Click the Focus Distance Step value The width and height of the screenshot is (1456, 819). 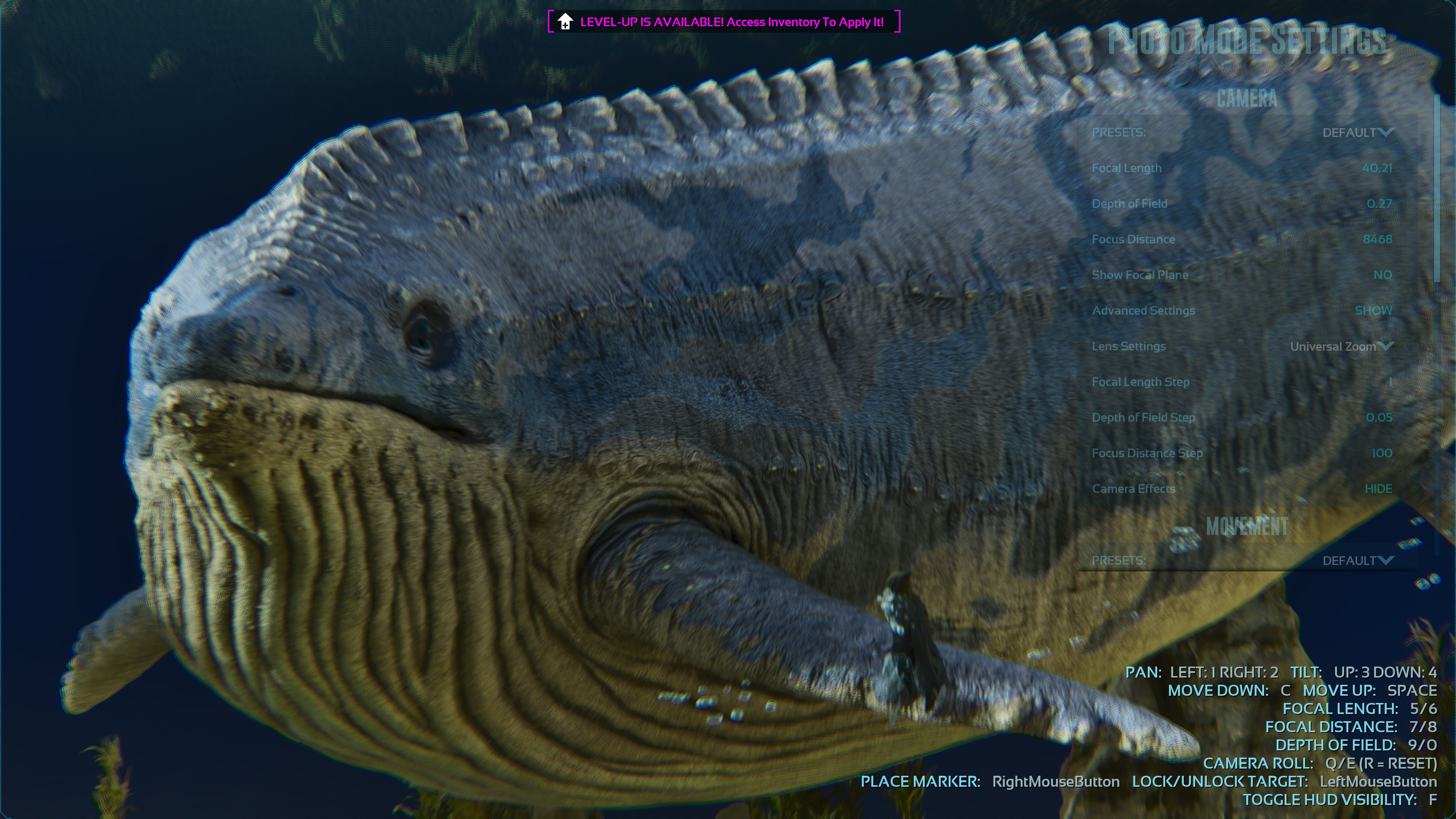click(1381, 453)
